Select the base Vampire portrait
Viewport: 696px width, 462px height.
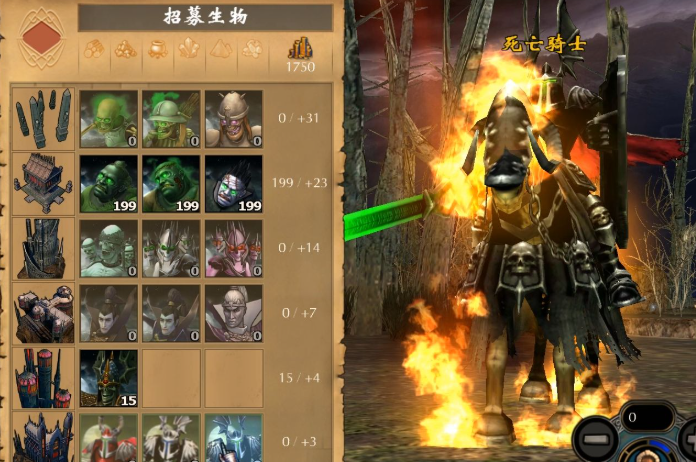point(108,313)
